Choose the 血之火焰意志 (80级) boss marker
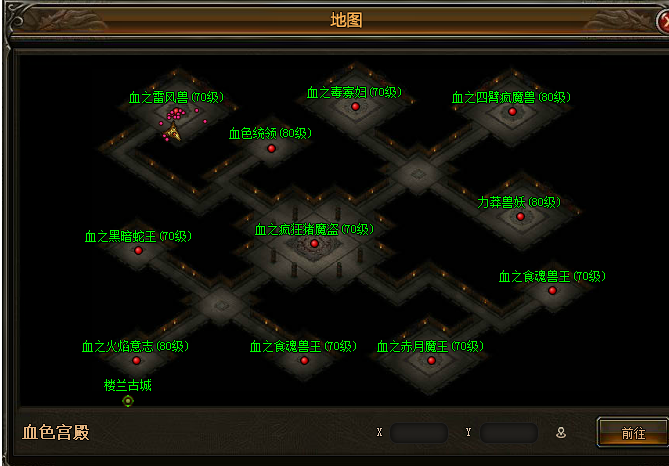The image size is (669, 466). 136,360
